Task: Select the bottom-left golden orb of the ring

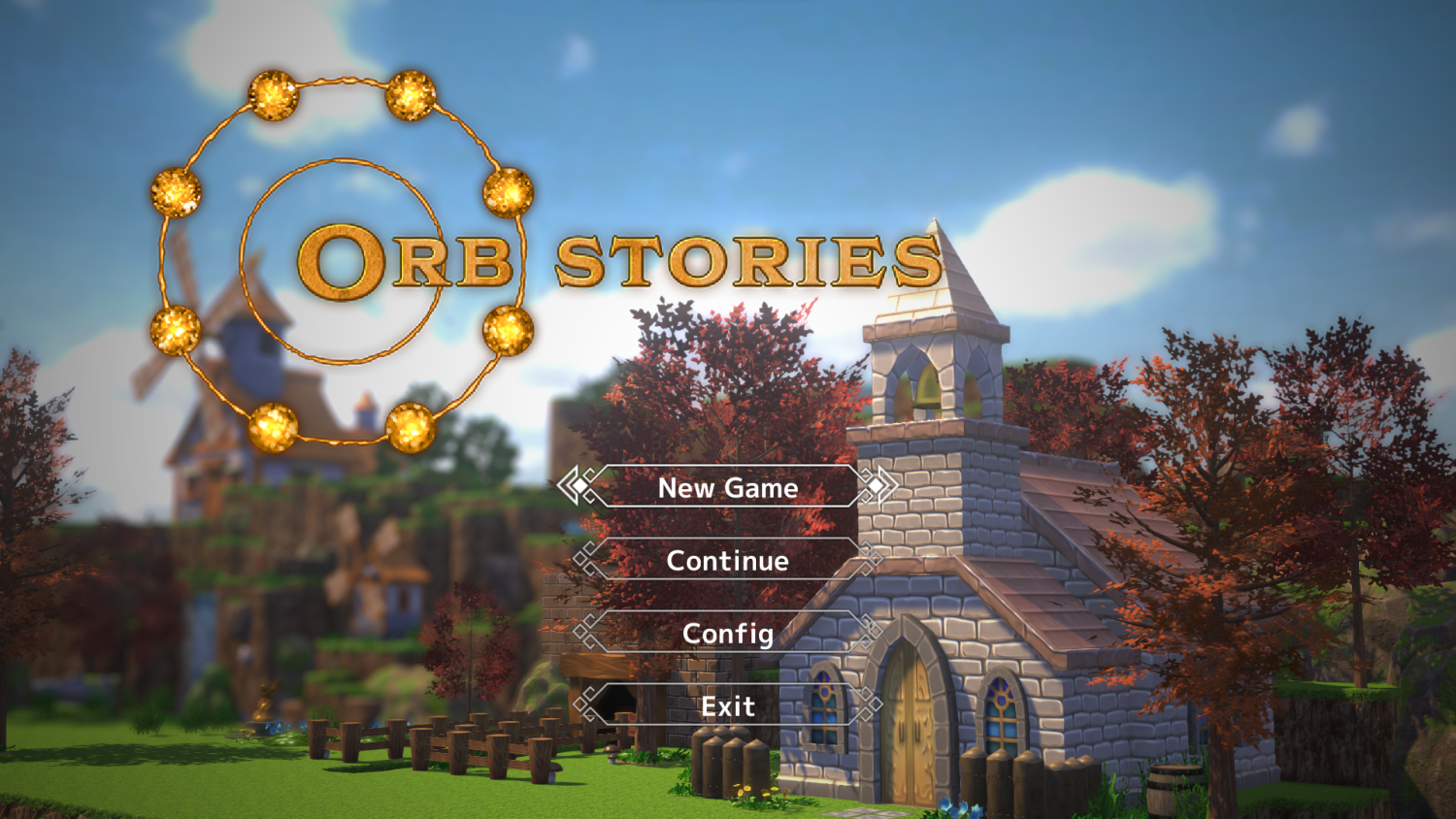Action: (275, 427)
